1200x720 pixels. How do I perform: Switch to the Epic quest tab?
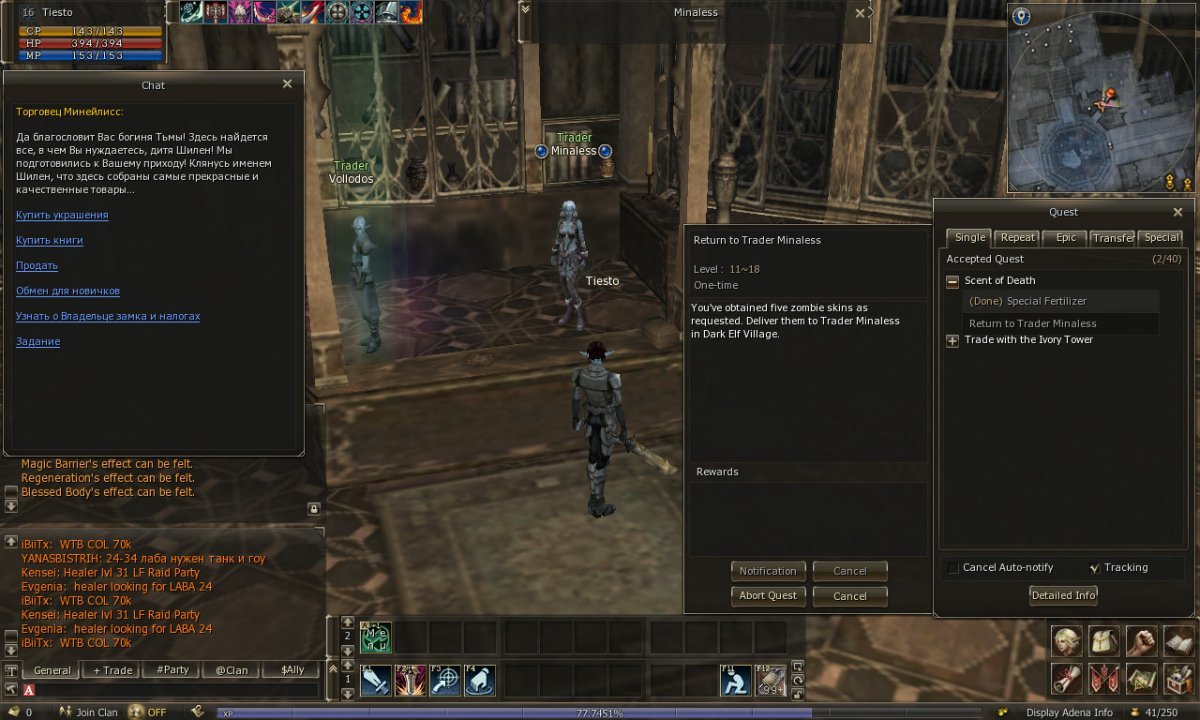click(x=1066, y=238)
